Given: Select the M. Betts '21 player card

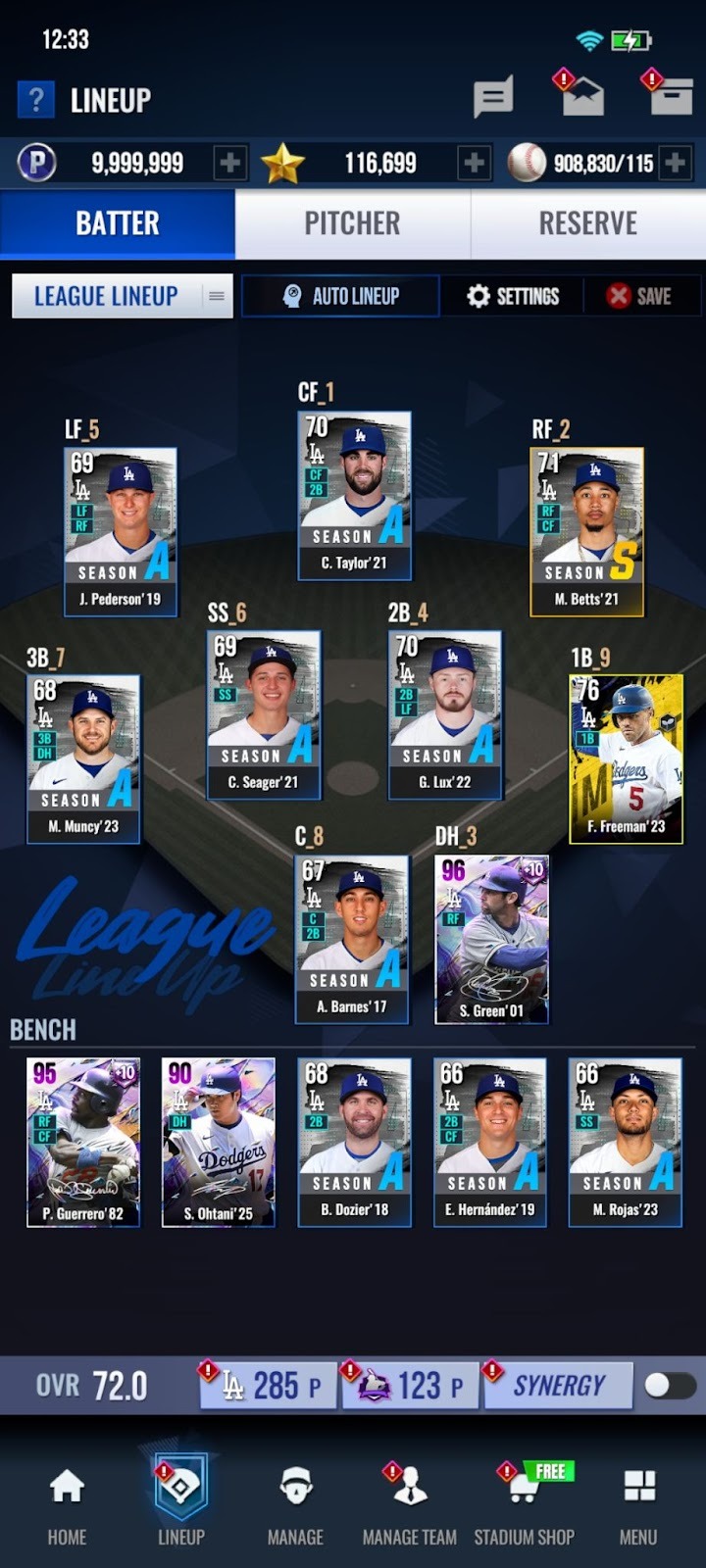Looking at the screenshot, I should tap(586, 531).
